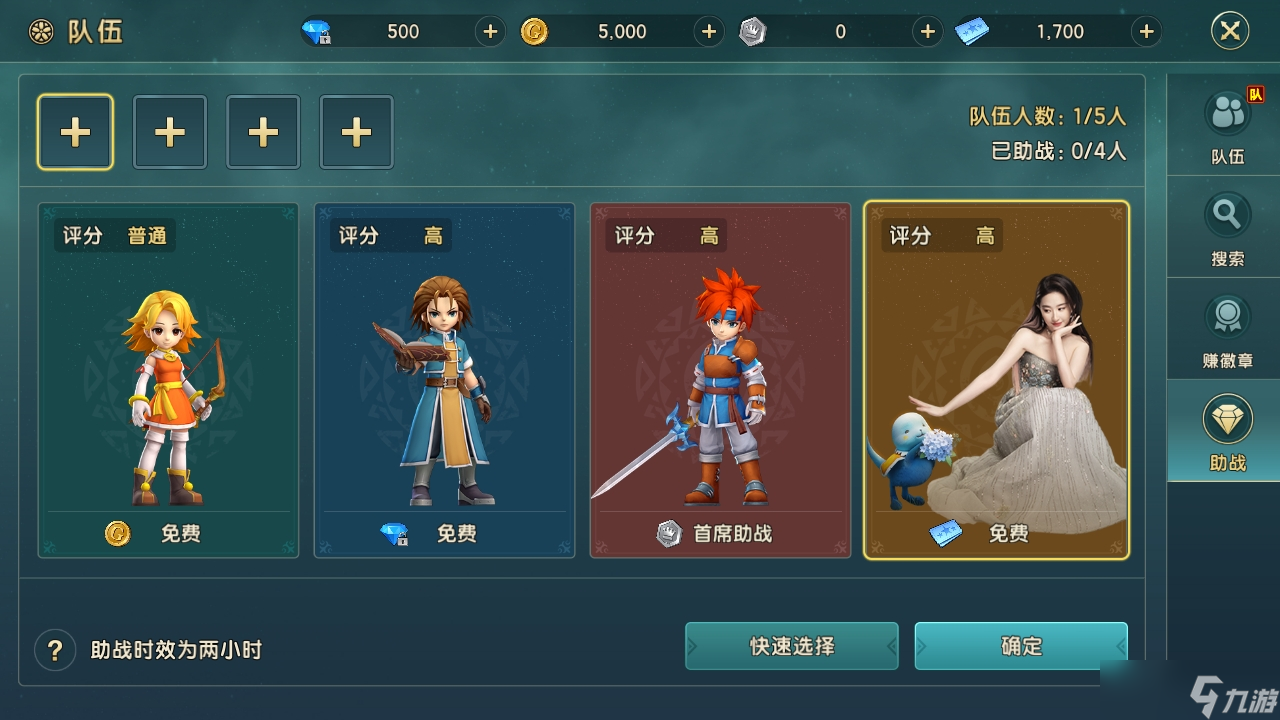Click the first empty team slot plus

click(75, 131)
